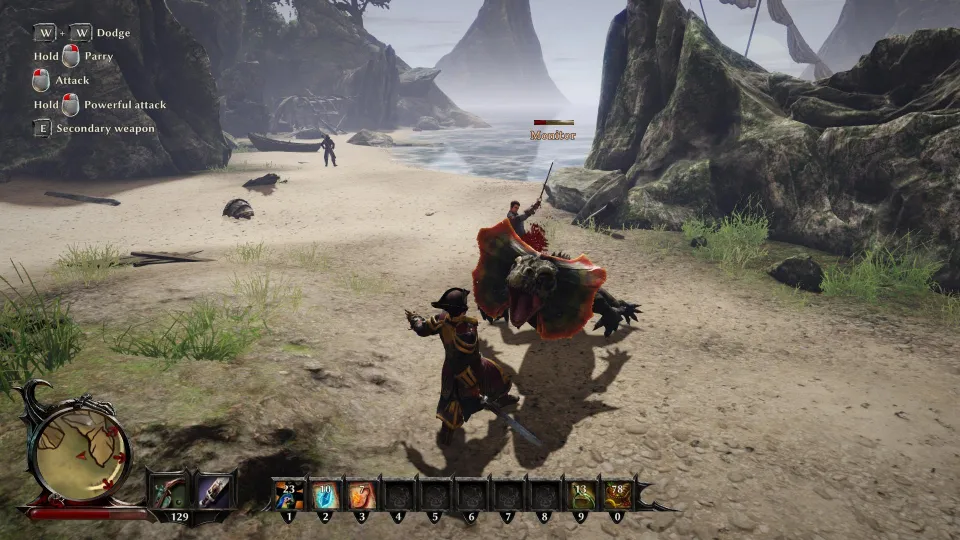Activate the blue crystal item in slot 2
The height and width of the screenshot is (540, 960).
[x=326, y=495]
